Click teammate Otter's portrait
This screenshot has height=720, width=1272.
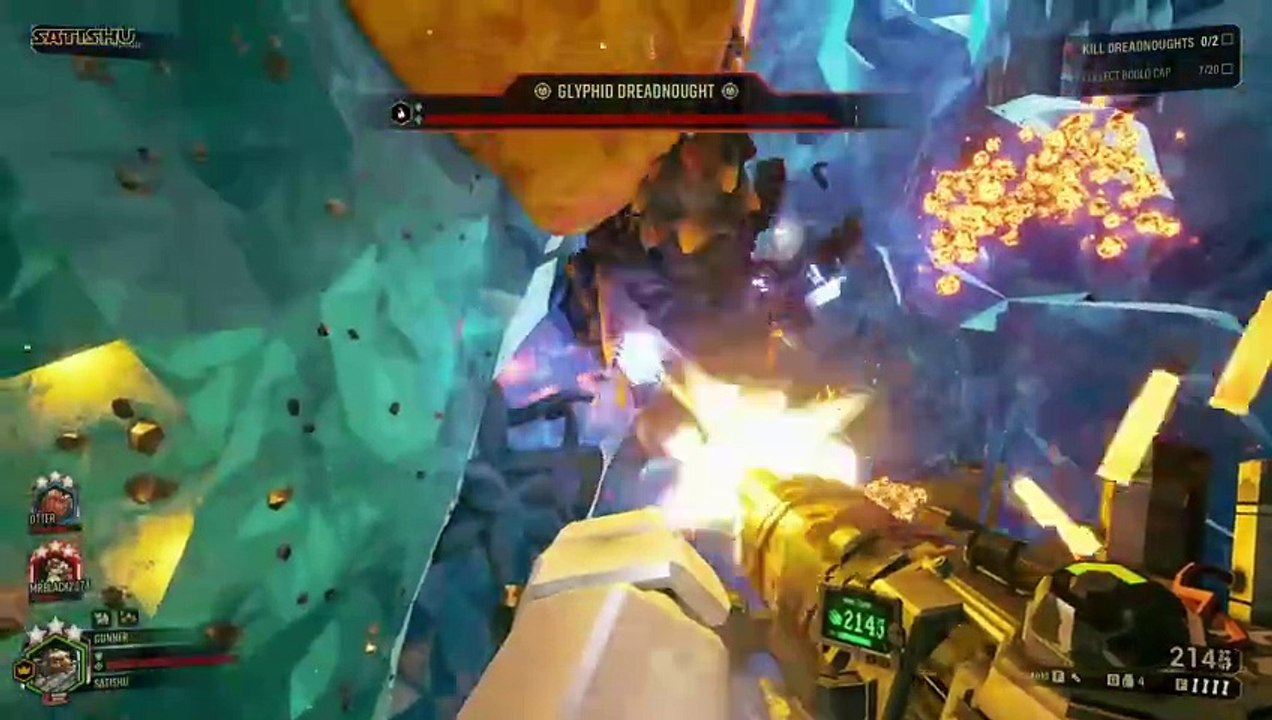55,499
